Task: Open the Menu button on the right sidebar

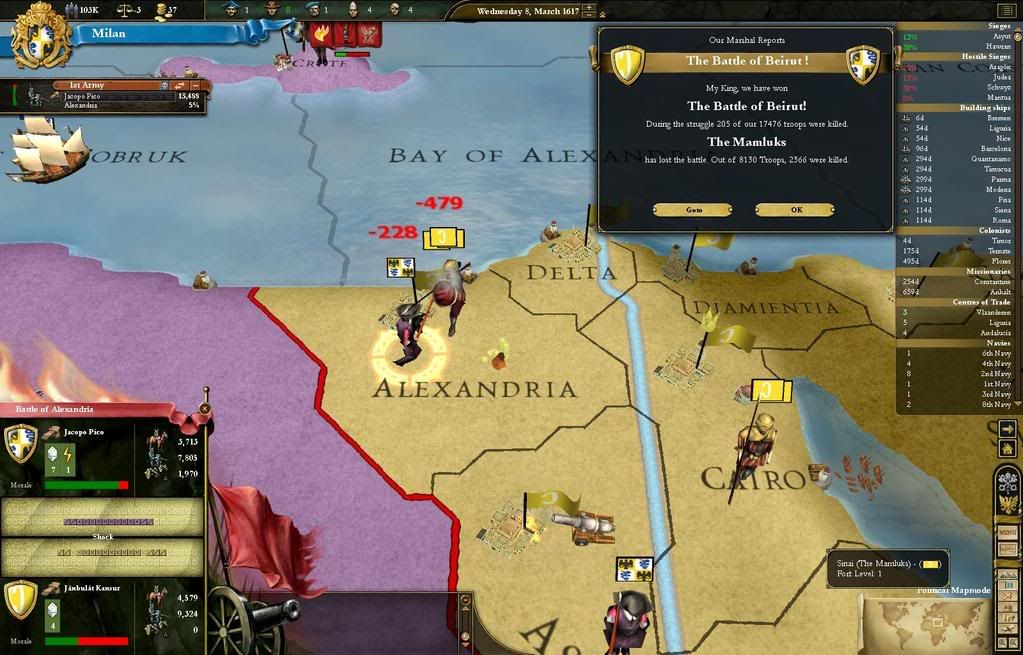Action: [x=1007, y=533]
